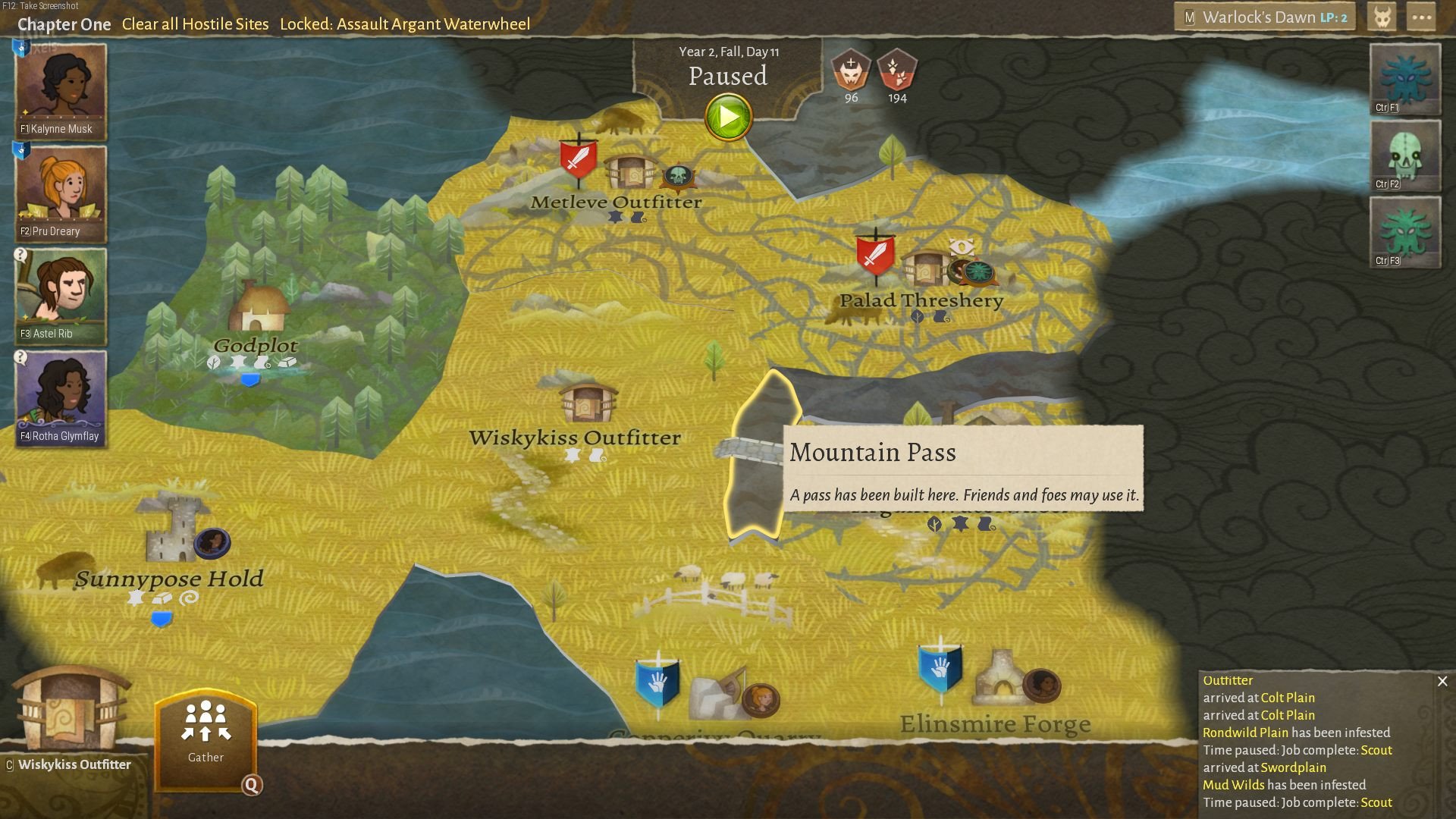1456x819 pixels.
Task: Start the Gather job
Action: 206,737
